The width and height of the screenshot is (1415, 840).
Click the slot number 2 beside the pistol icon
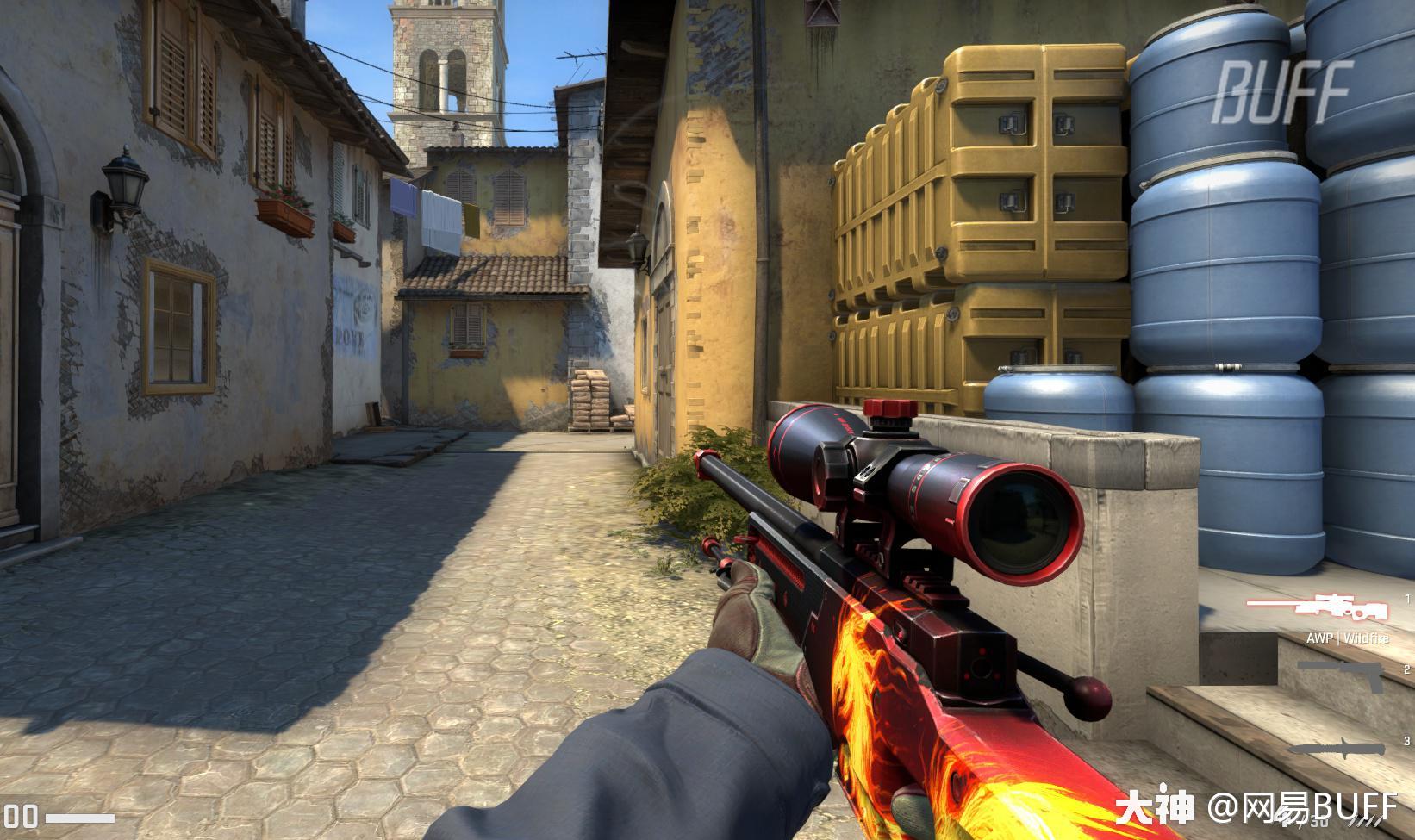click(1406, 669)
